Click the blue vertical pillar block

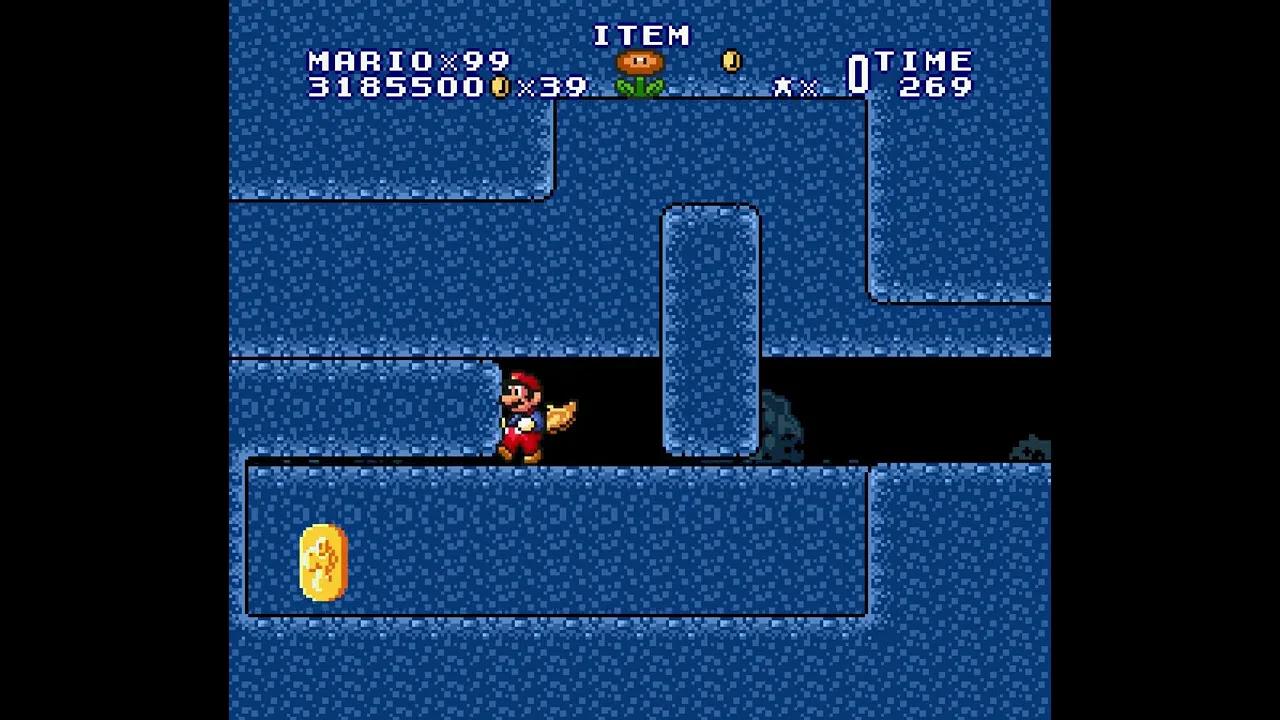(x=708, y=330)
